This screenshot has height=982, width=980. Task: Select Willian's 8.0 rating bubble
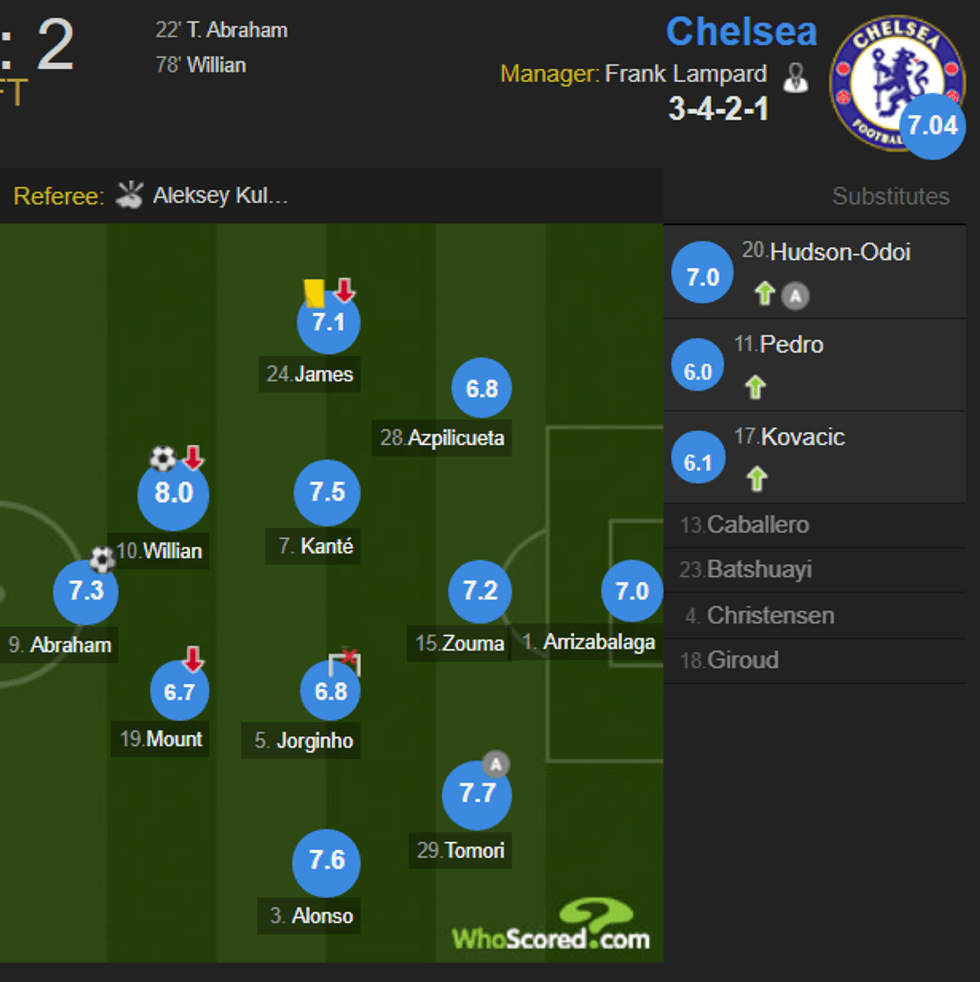(x=173, y=494)
